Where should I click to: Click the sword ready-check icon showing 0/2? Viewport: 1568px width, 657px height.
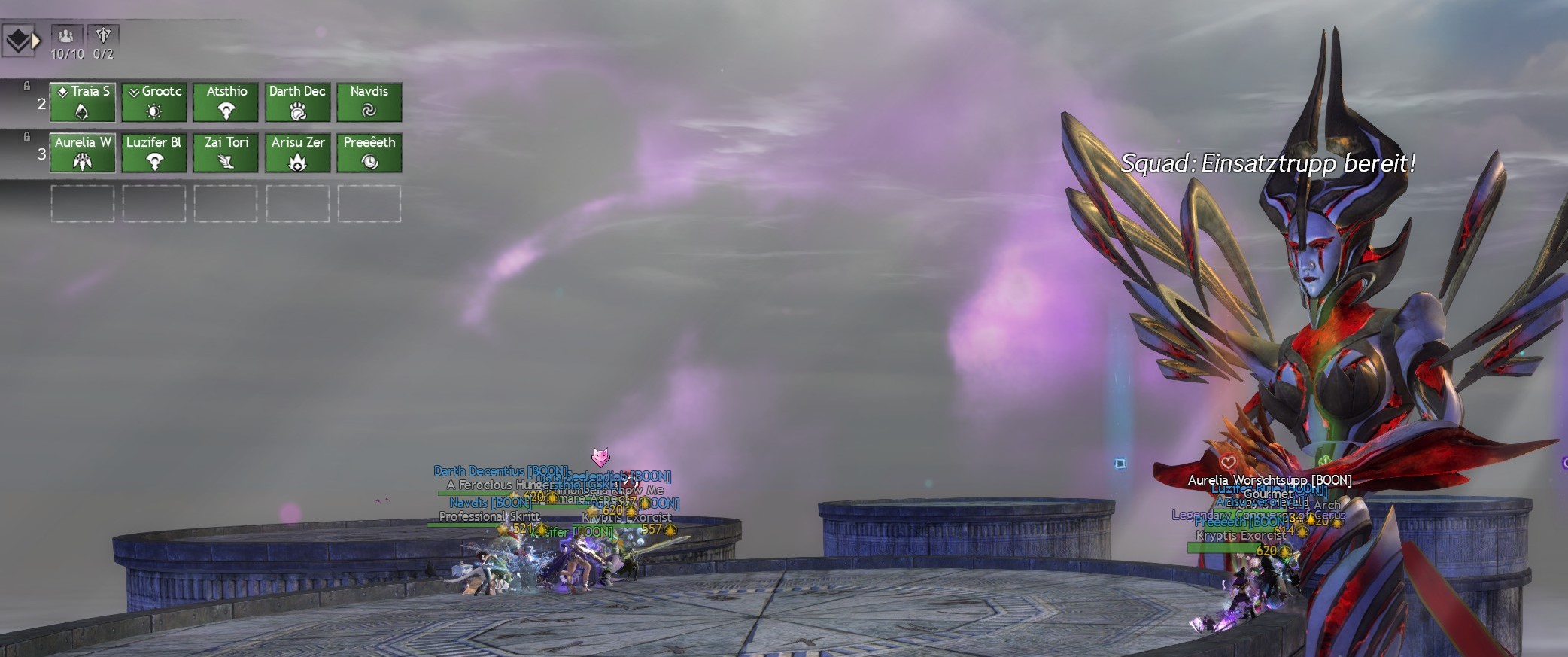104,35
